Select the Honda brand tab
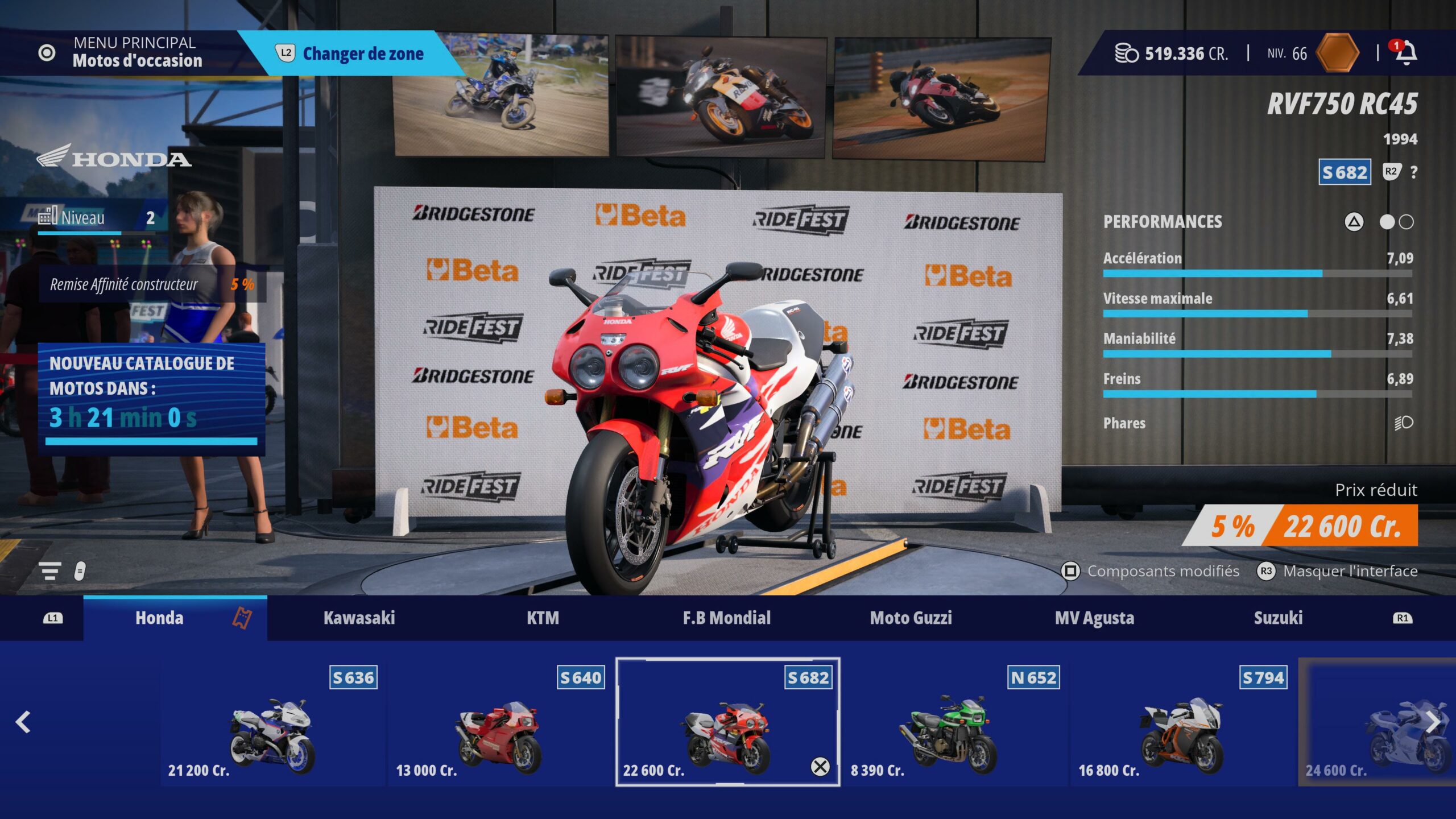Image resolution: width=1456 pixels, height=819 pixels. (160, 618)
